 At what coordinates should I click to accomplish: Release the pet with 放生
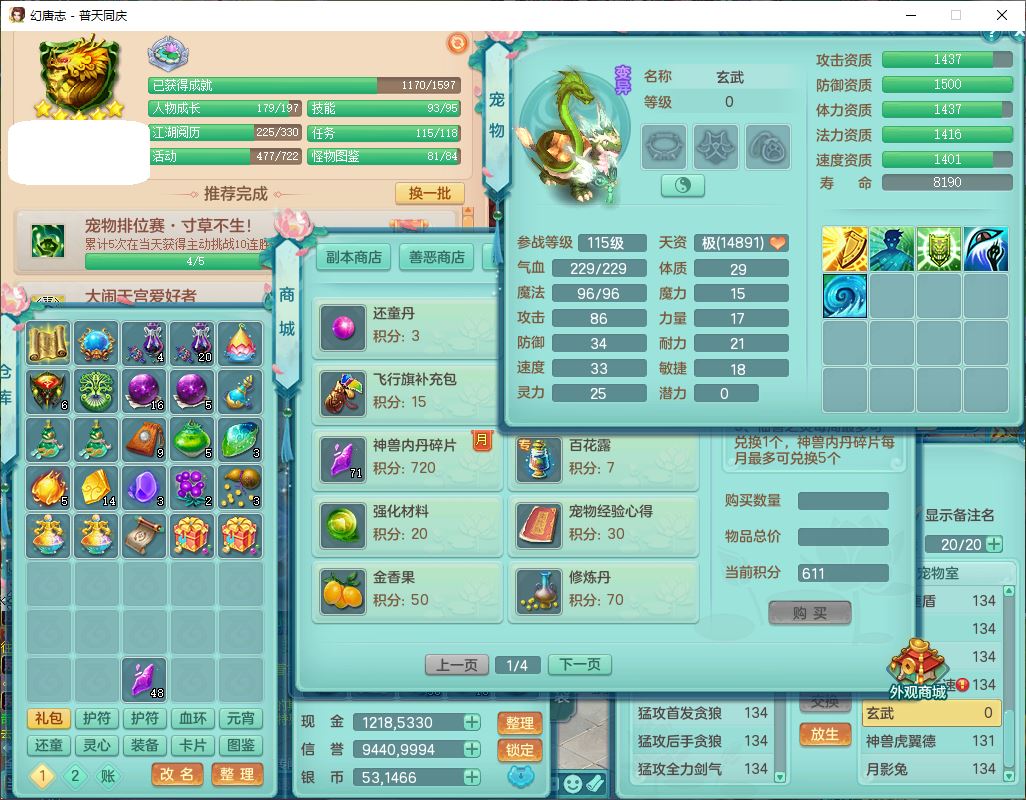pos(824,733)
